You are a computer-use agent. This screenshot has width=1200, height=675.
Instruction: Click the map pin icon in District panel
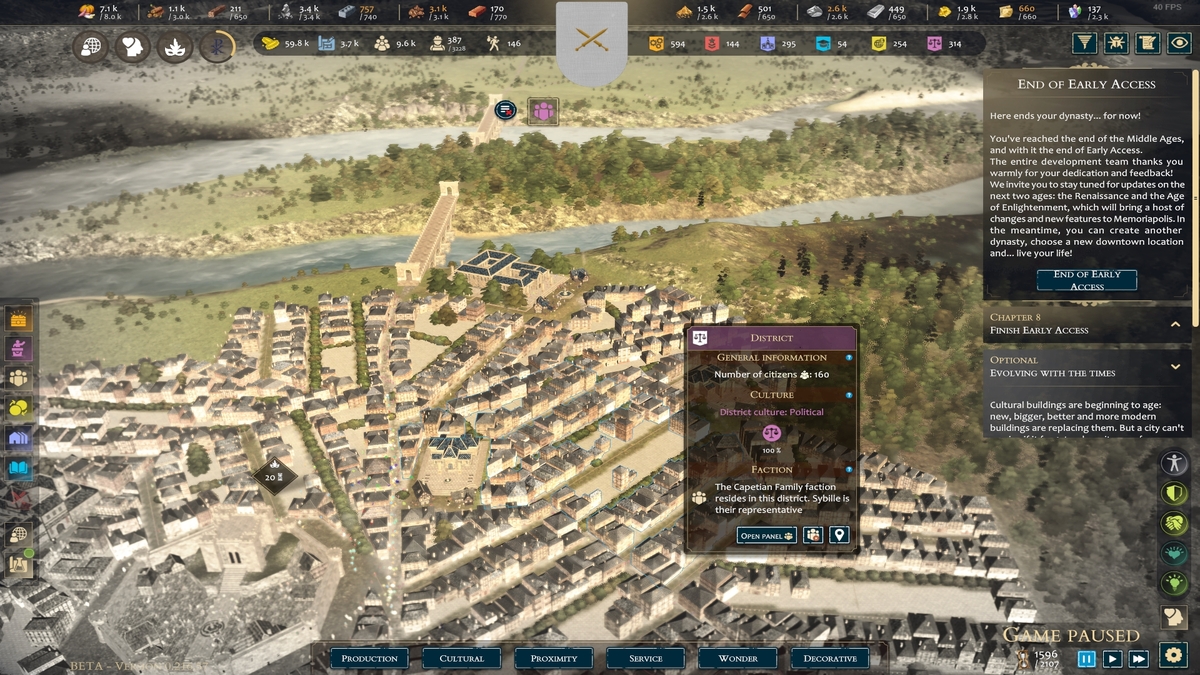coord(839,536)
